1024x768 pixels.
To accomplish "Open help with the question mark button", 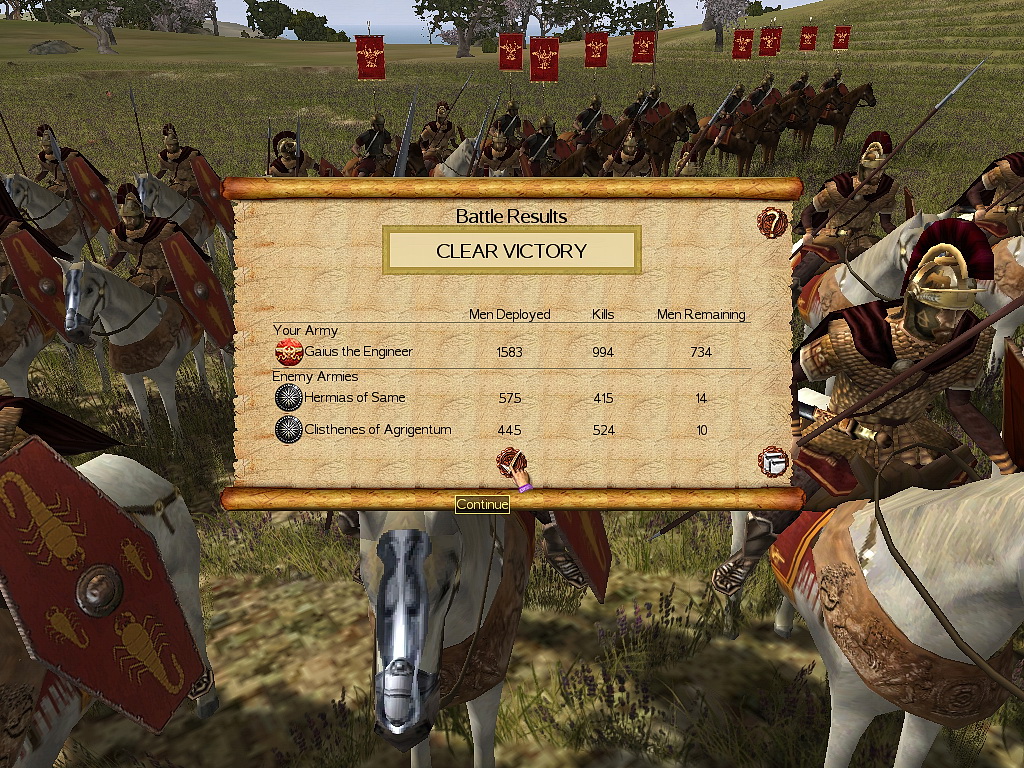I will click(x=772, y=222).
